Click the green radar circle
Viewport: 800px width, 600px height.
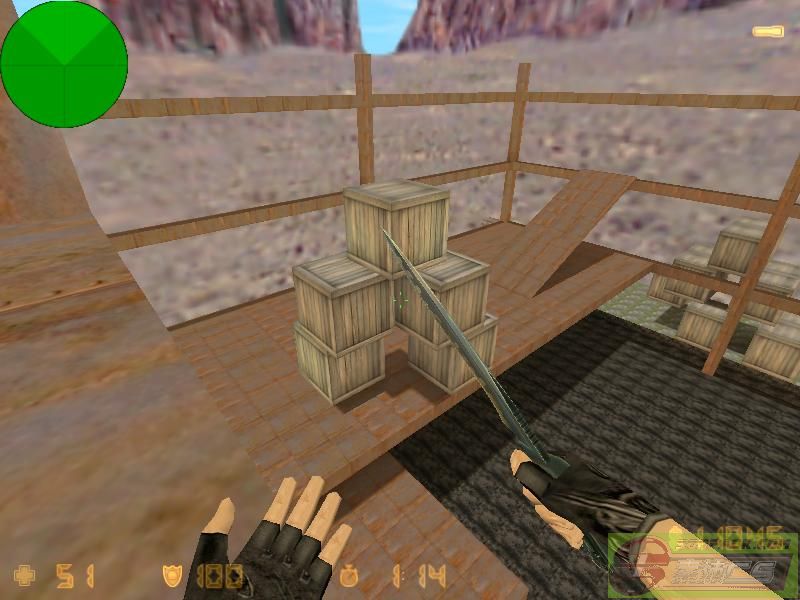pyautogui.click(x=64, y=64)
